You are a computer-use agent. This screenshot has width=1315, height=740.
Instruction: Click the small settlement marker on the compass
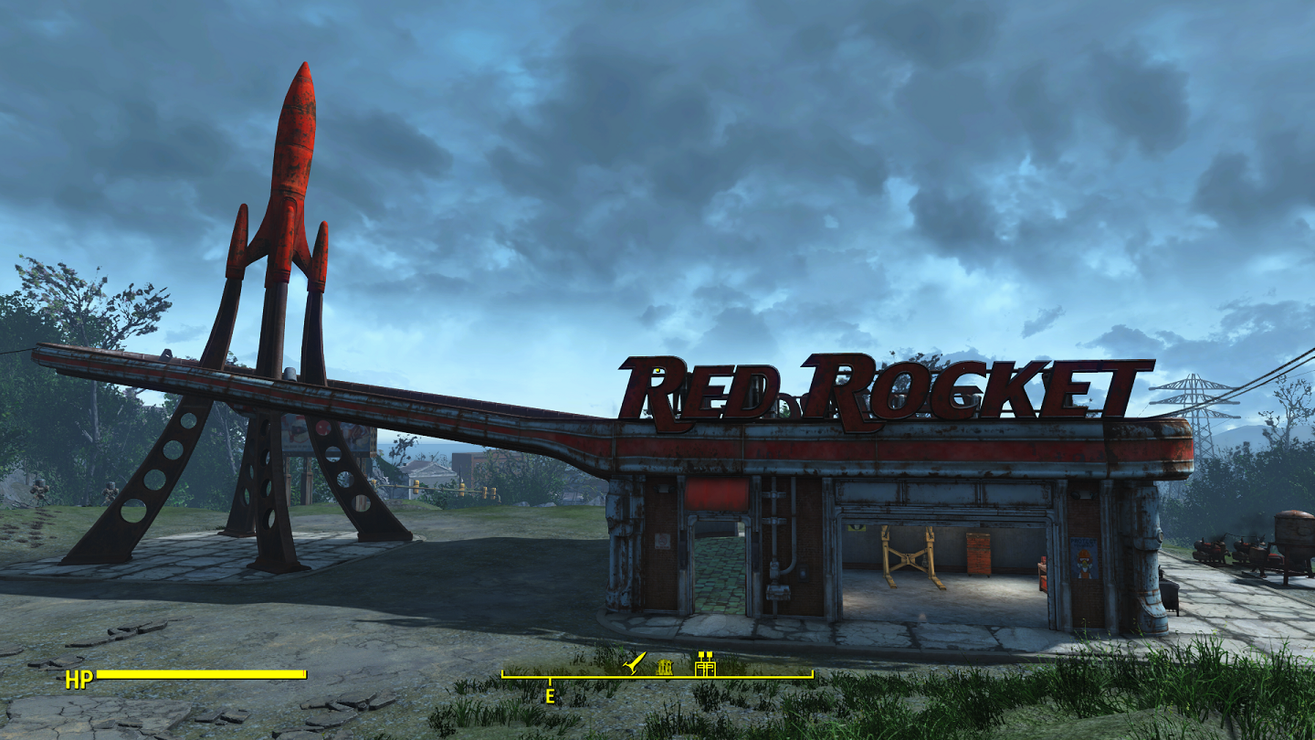(x=665, y=668)
